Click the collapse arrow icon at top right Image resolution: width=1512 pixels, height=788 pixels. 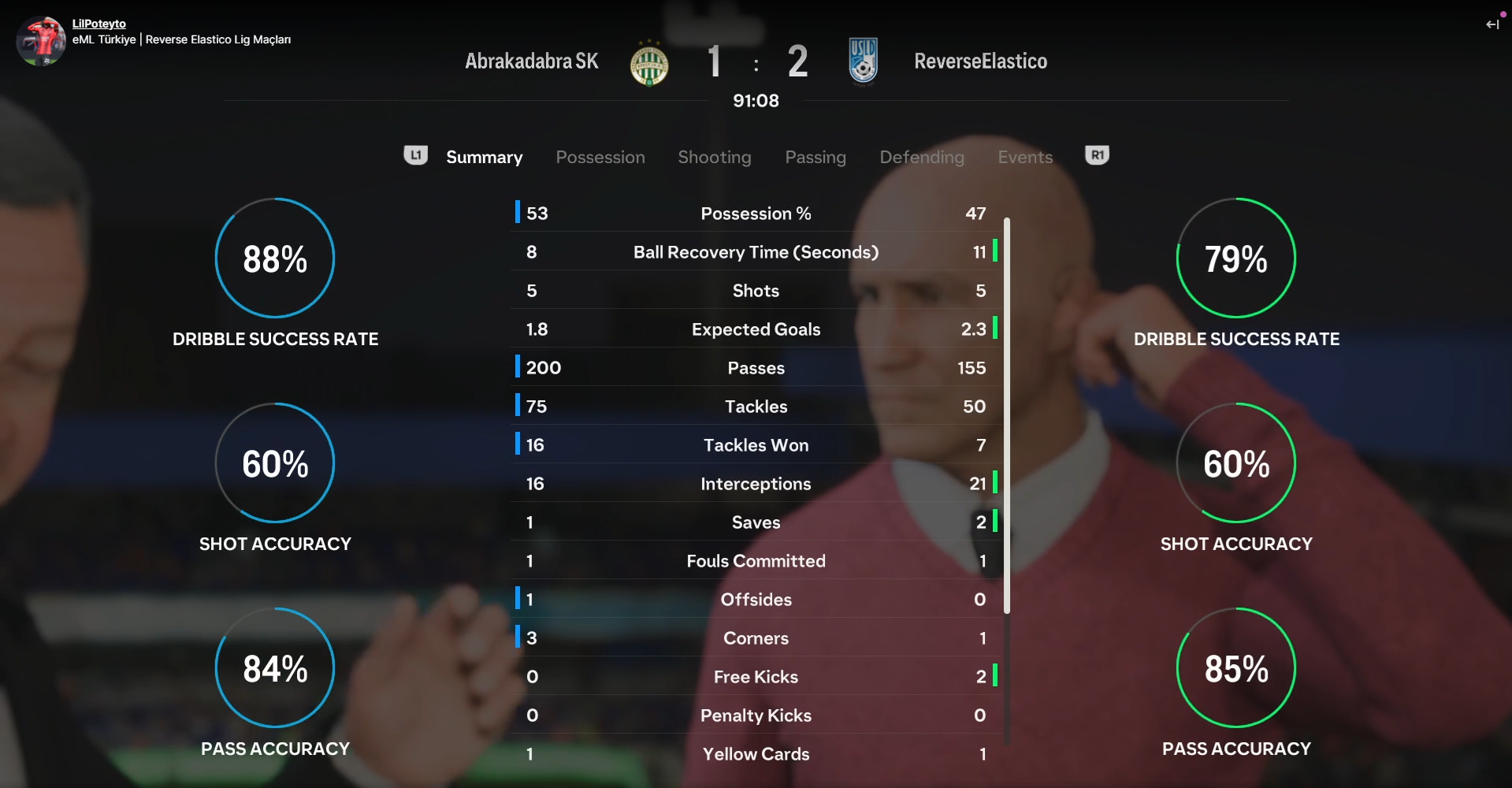click(1492, 24)
